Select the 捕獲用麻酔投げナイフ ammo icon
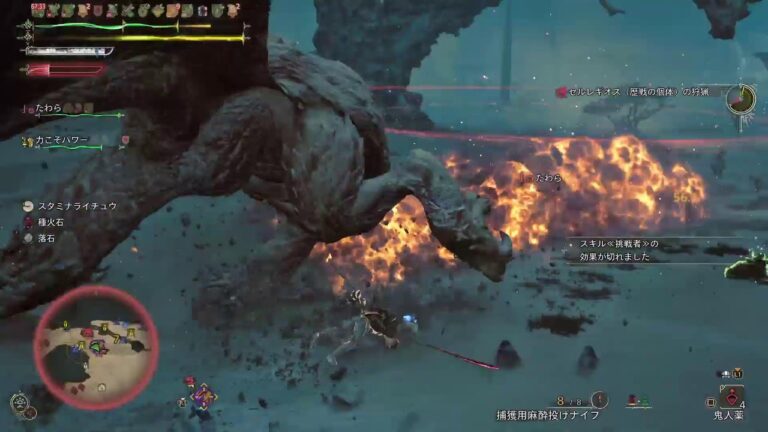Screen dimensions: 768x432 point(599,399)
